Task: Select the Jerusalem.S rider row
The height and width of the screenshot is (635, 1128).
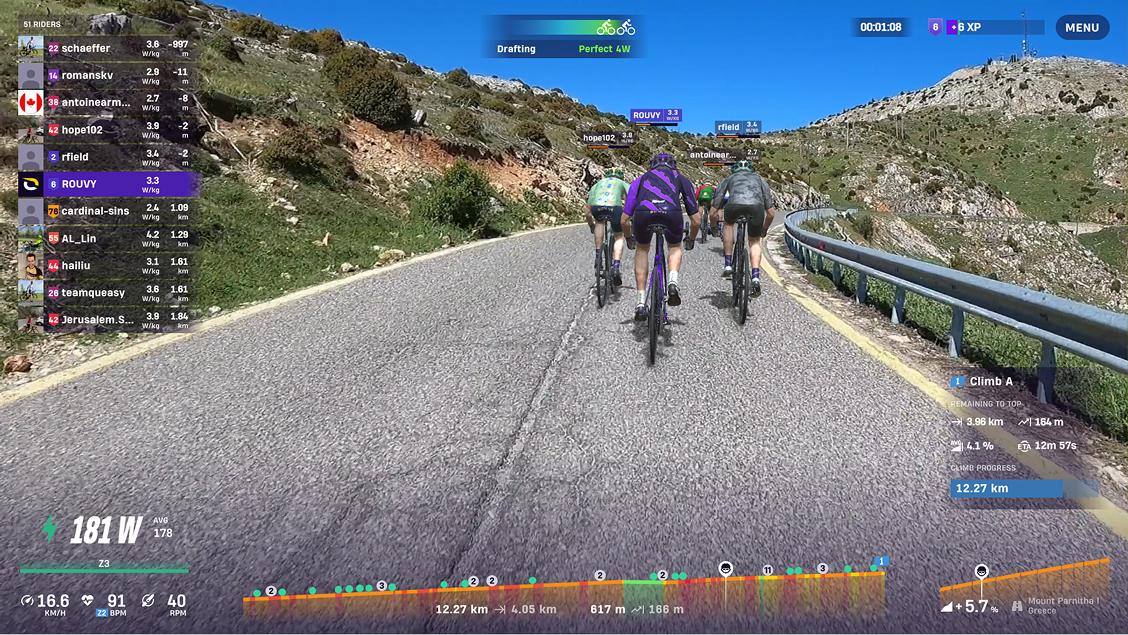Action: click(107, 319)
